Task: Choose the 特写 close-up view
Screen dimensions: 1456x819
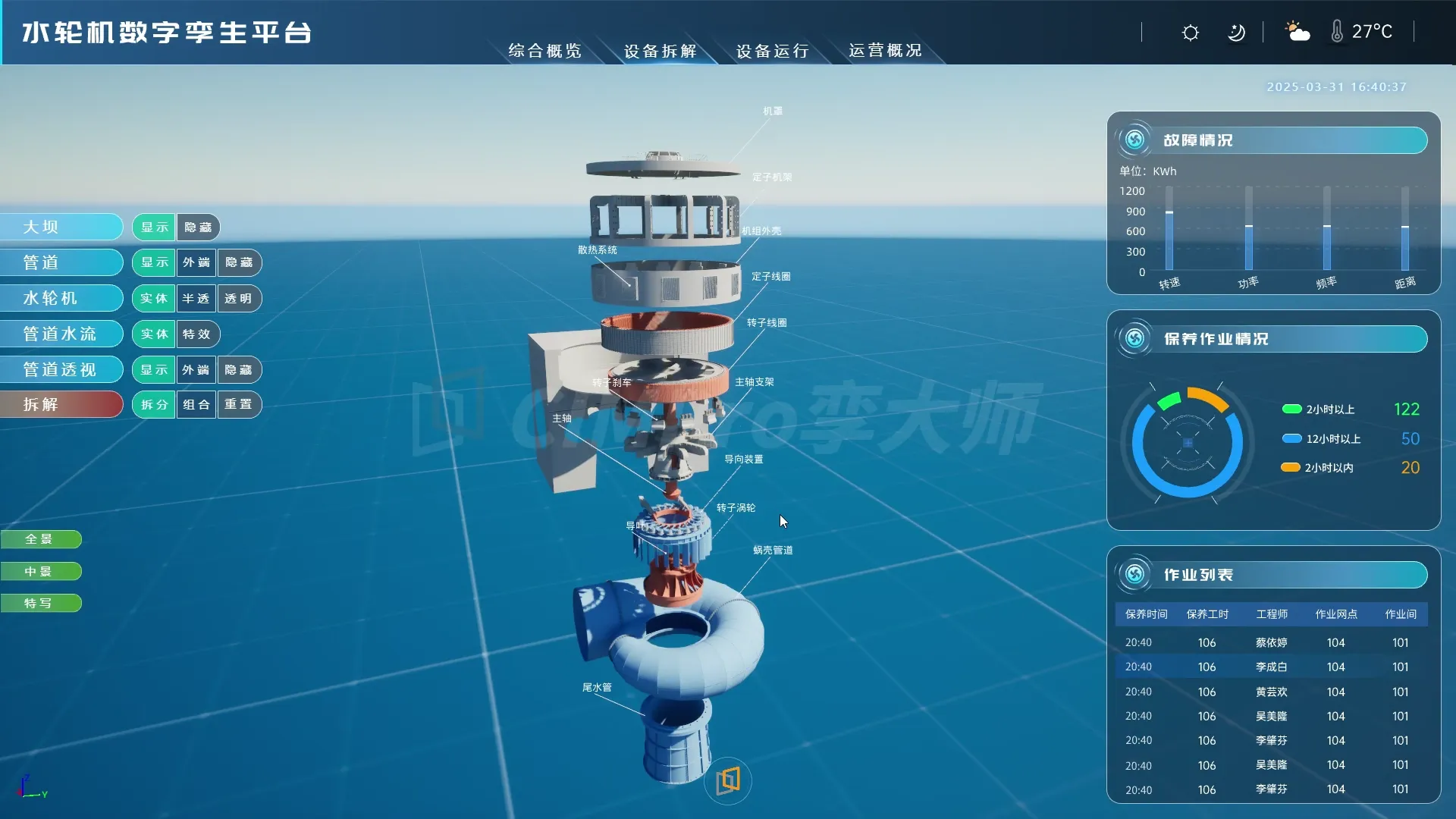Action: (x=39, y=604)
